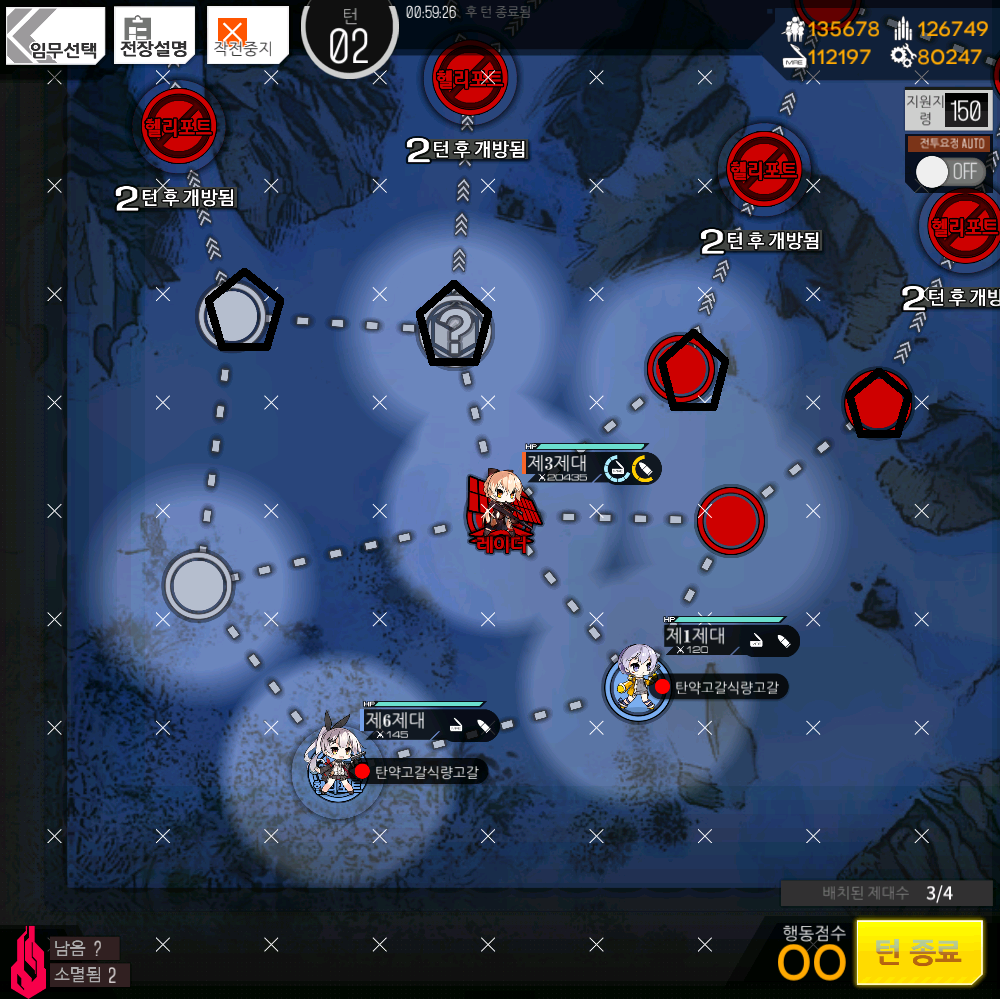Abort the operation with 작전중지
This screenshot has width=1000, height=999.
click(247, 37)
